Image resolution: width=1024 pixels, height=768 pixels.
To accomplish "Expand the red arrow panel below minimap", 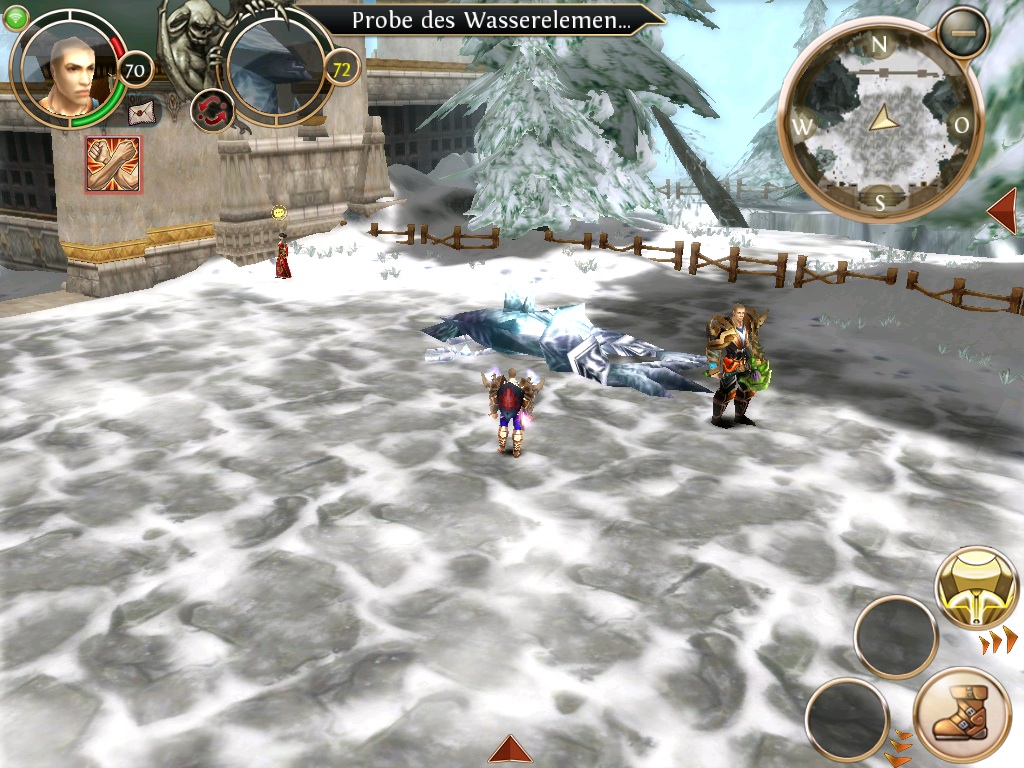I will pos(1003,211).
